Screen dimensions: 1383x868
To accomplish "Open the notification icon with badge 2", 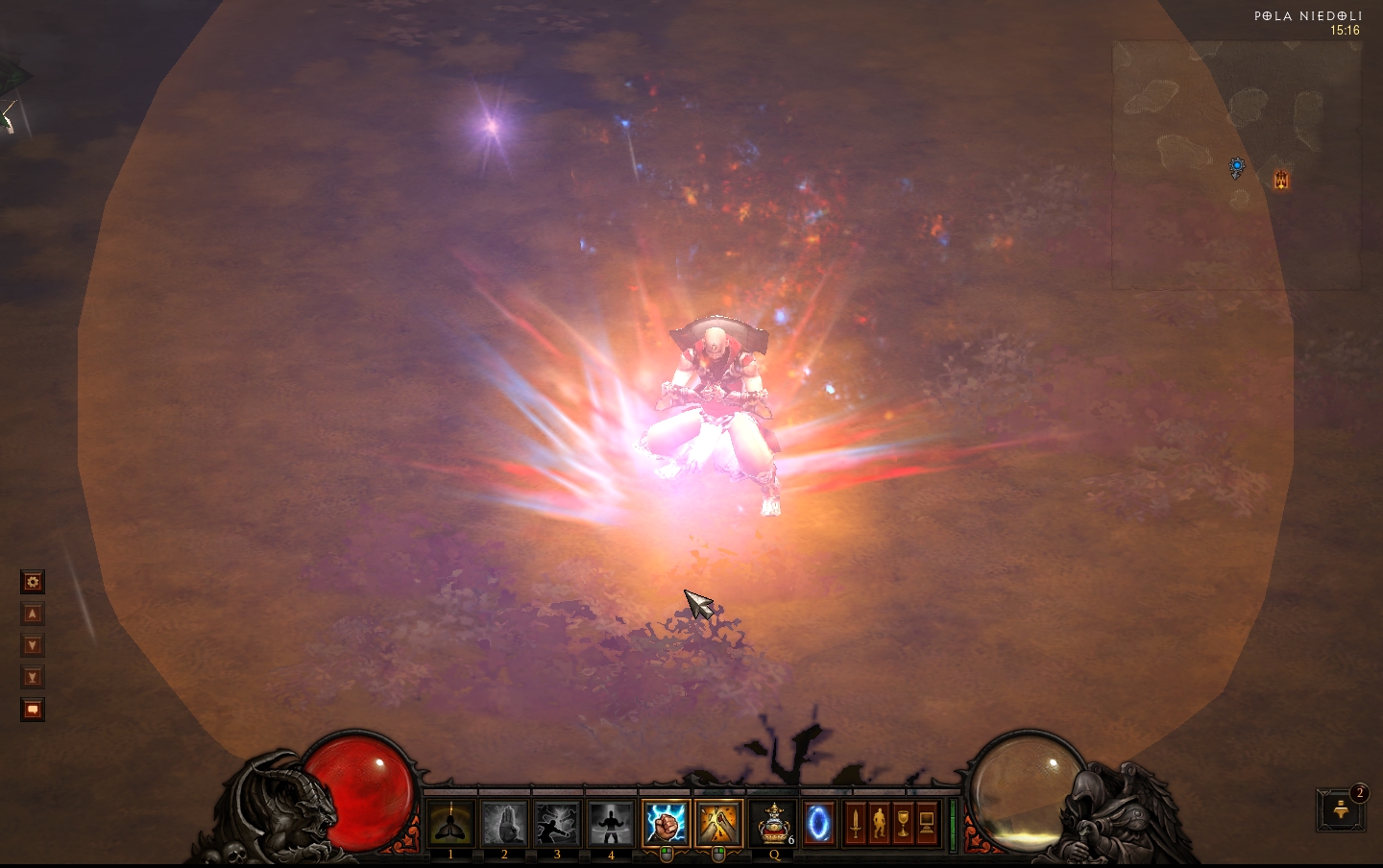I will click(x=1341, y=810).
